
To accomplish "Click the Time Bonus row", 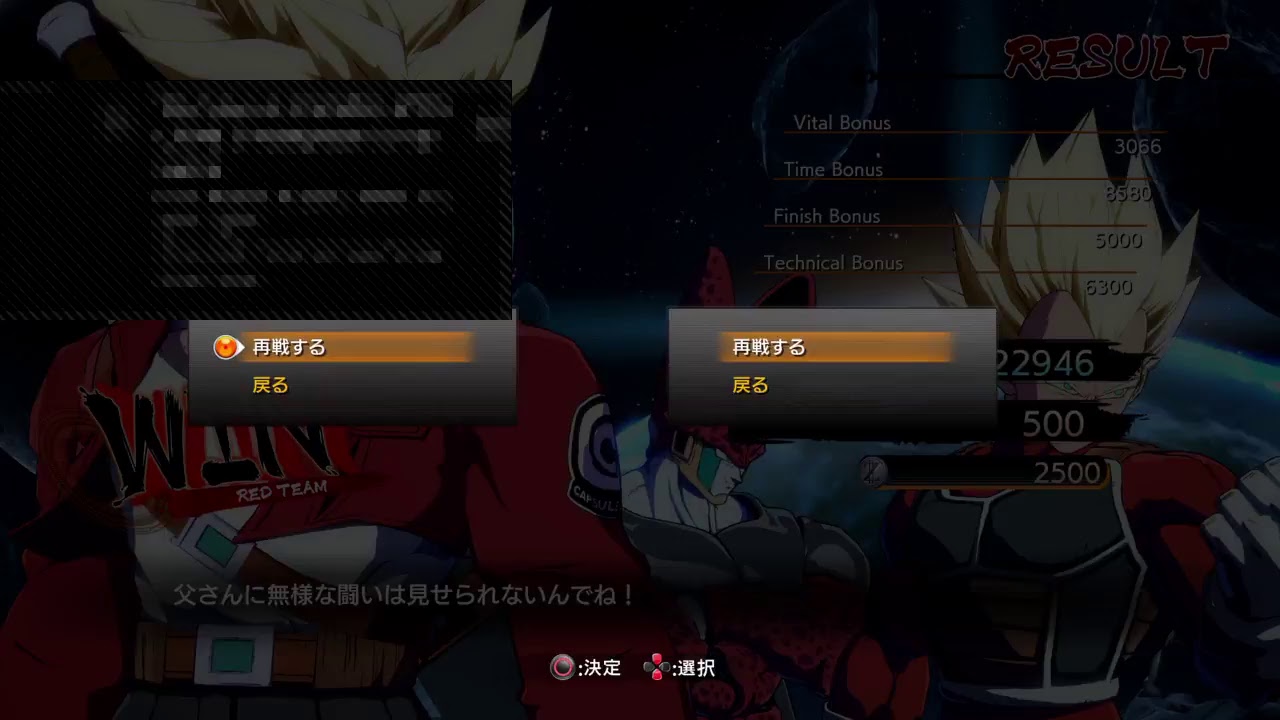I will coord(835,170).
